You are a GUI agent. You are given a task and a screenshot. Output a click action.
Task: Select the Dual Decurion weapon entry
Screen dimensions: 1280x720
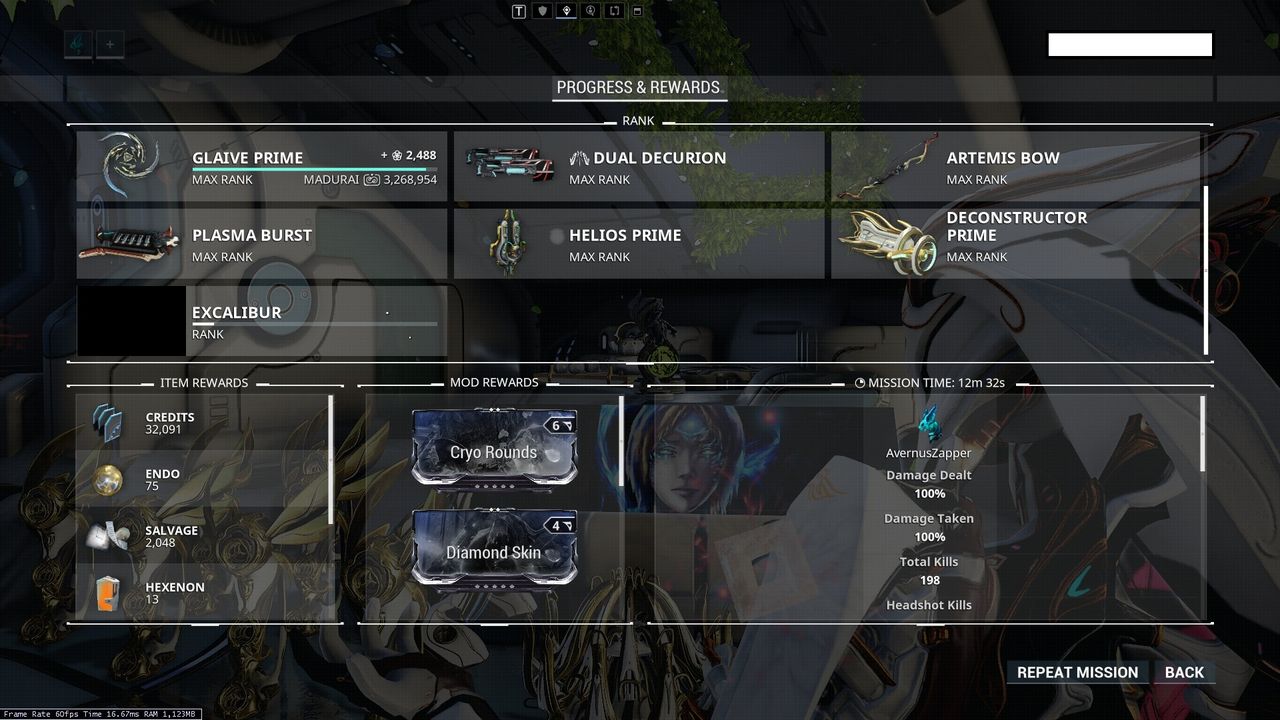(x=640, y=167)
